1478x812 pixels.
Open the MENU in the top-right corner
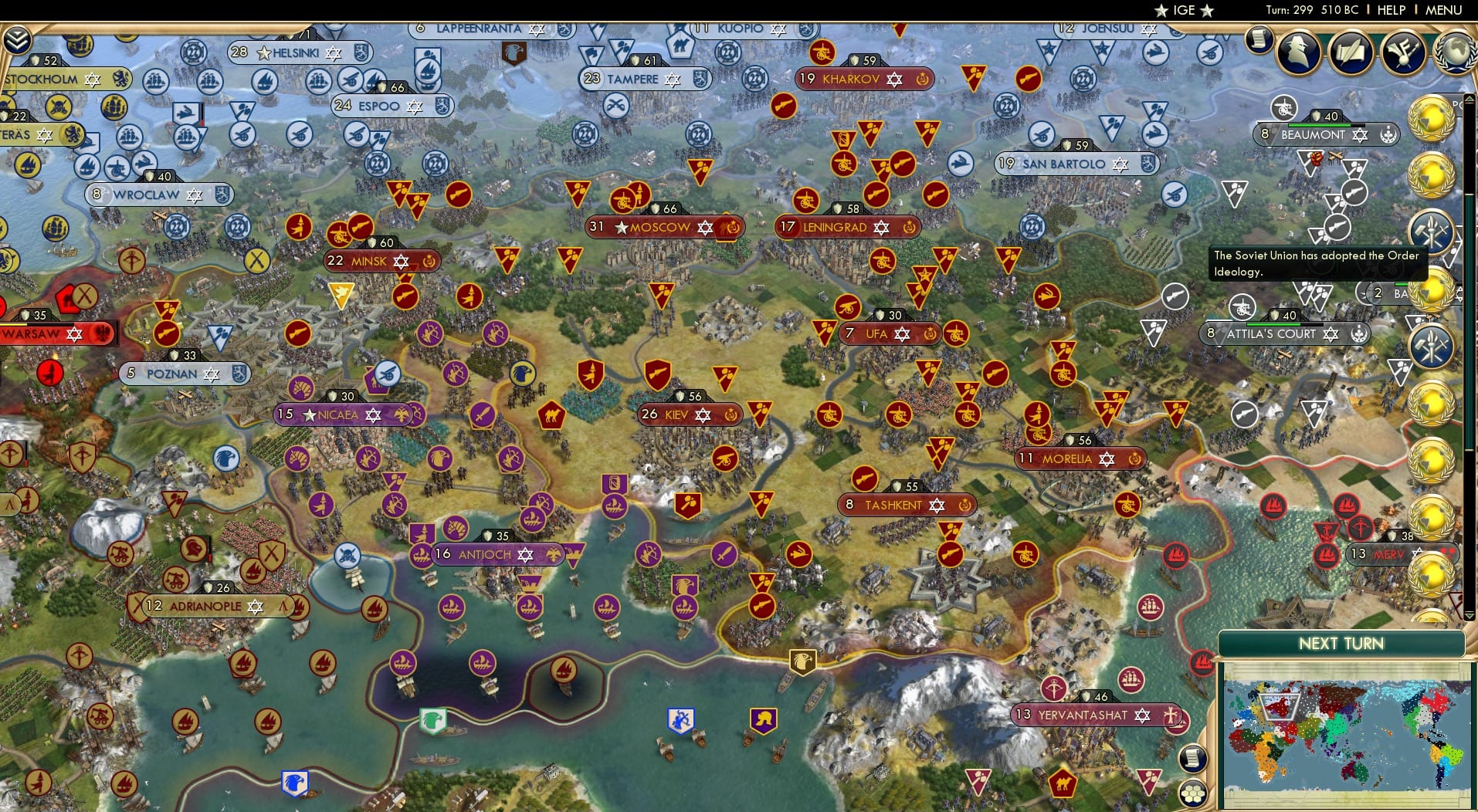tap(1441, 10)
